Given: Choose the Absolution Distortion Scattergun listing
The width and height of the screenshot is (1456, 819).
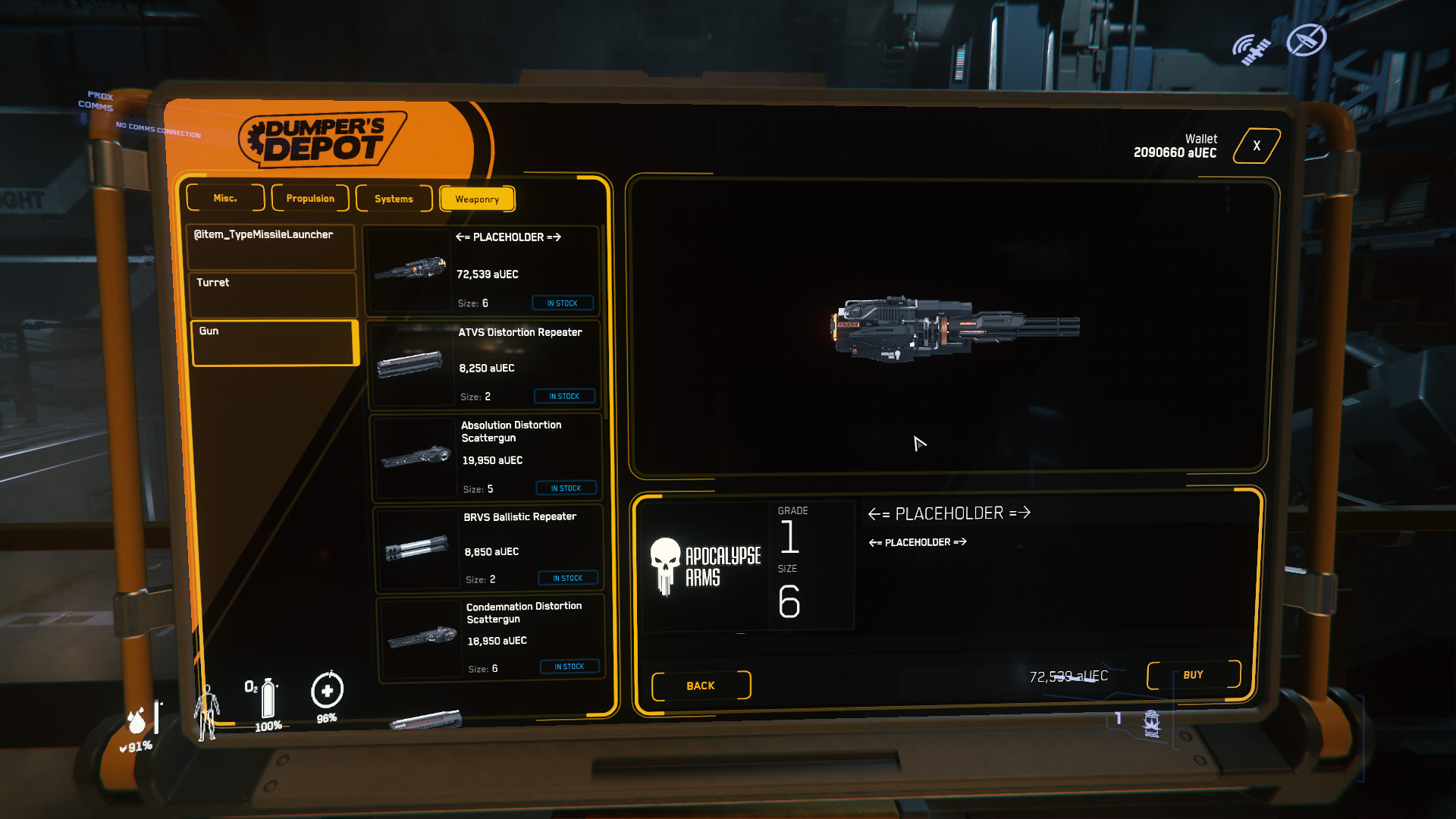Looking at the screenshot, I should tap(487, 457).
